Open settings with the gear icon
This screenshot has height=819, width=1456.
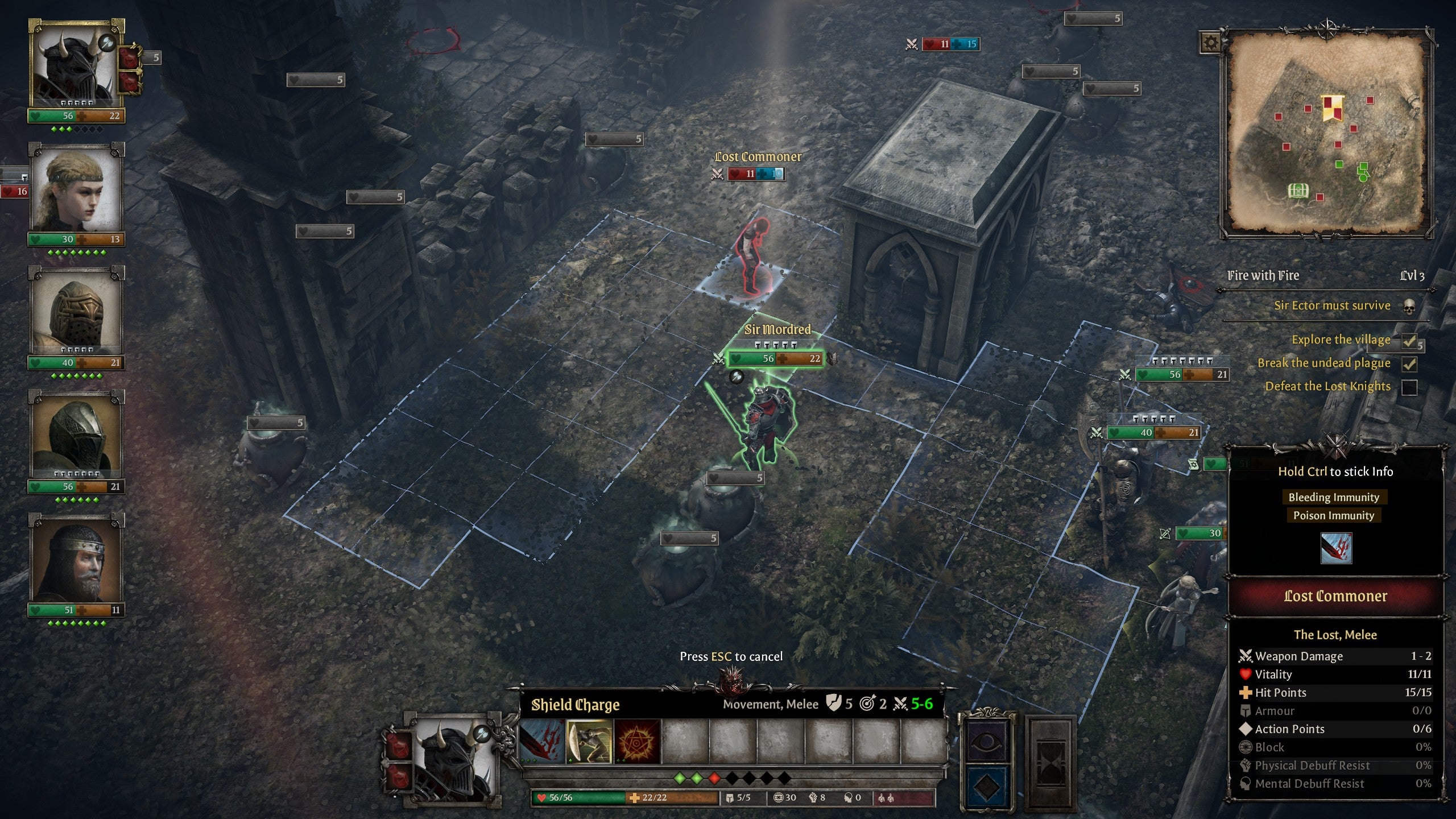1210,43
